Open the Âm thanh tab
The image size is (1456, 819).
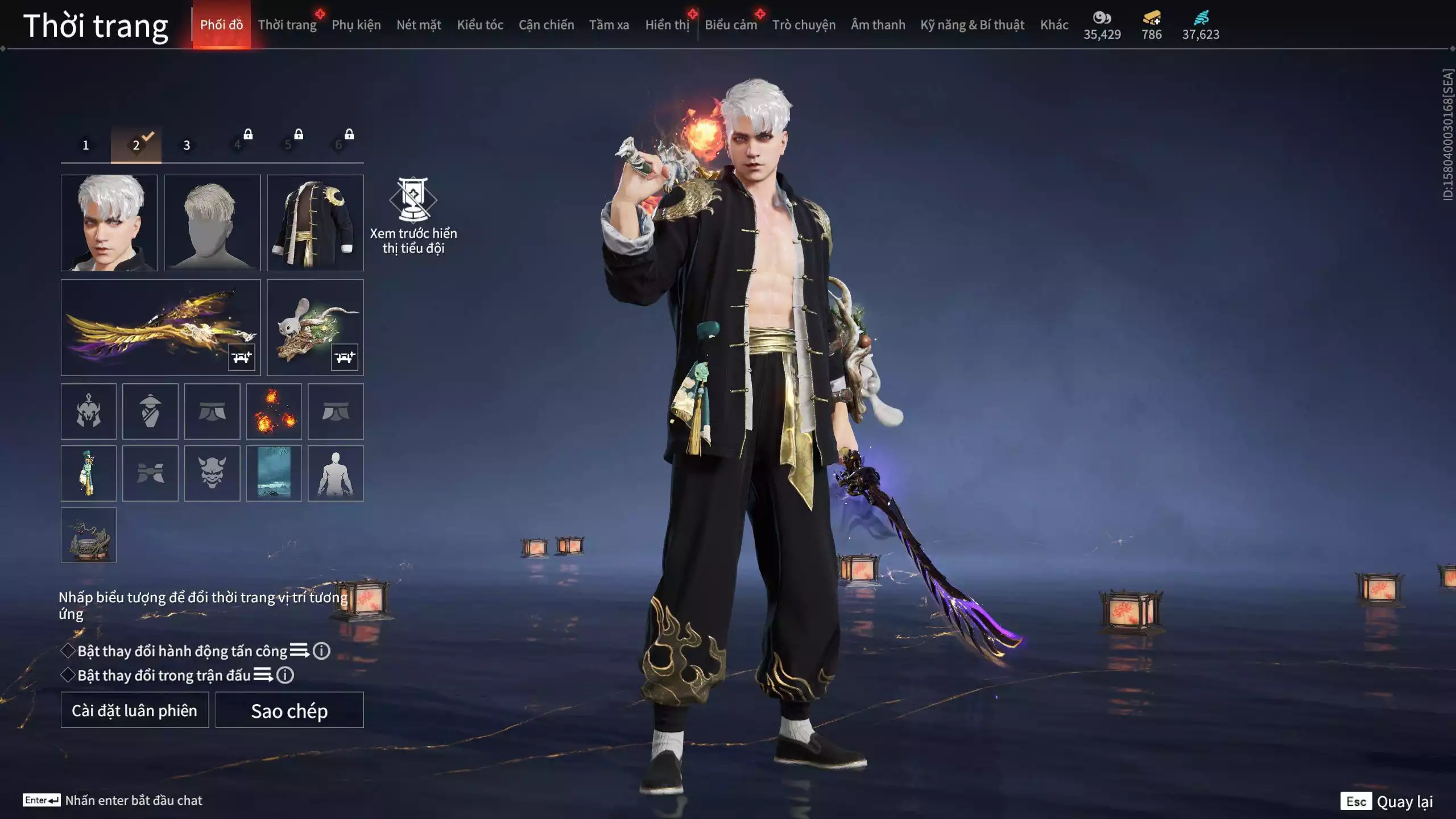pyautogui.click(x=878, y=25)
